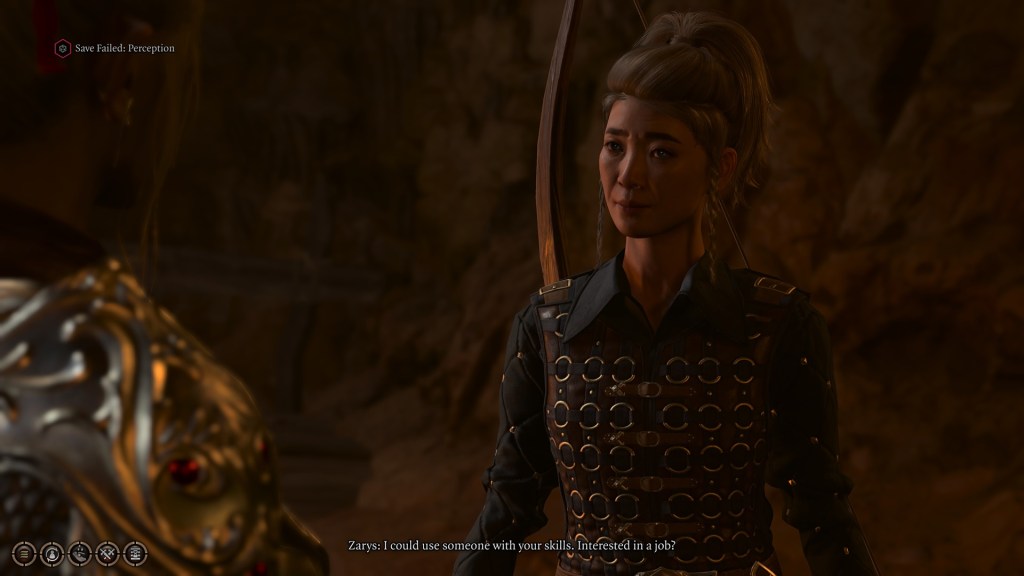Select the open hand trade icon
Image resolution: width=1024 pixels, height=576 pixels.
pyautogui.click(x=79, y=553)
